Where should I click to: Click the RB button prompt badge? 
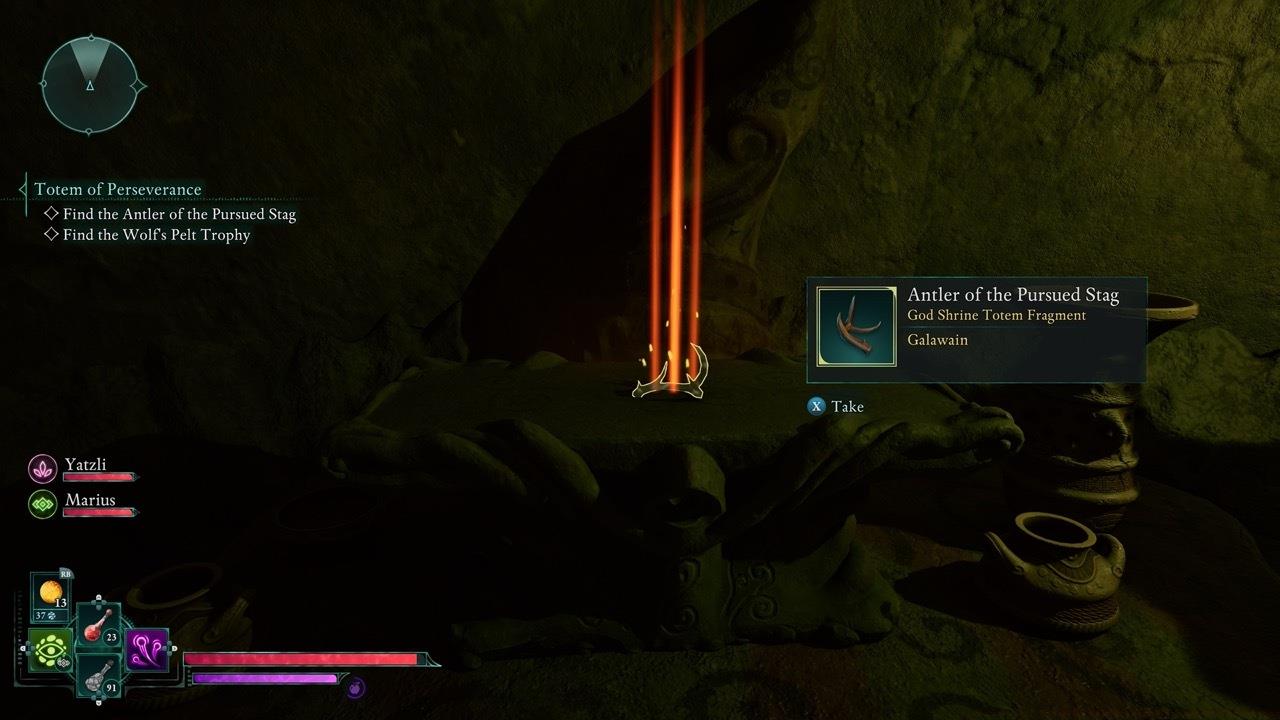click(66, 574)
